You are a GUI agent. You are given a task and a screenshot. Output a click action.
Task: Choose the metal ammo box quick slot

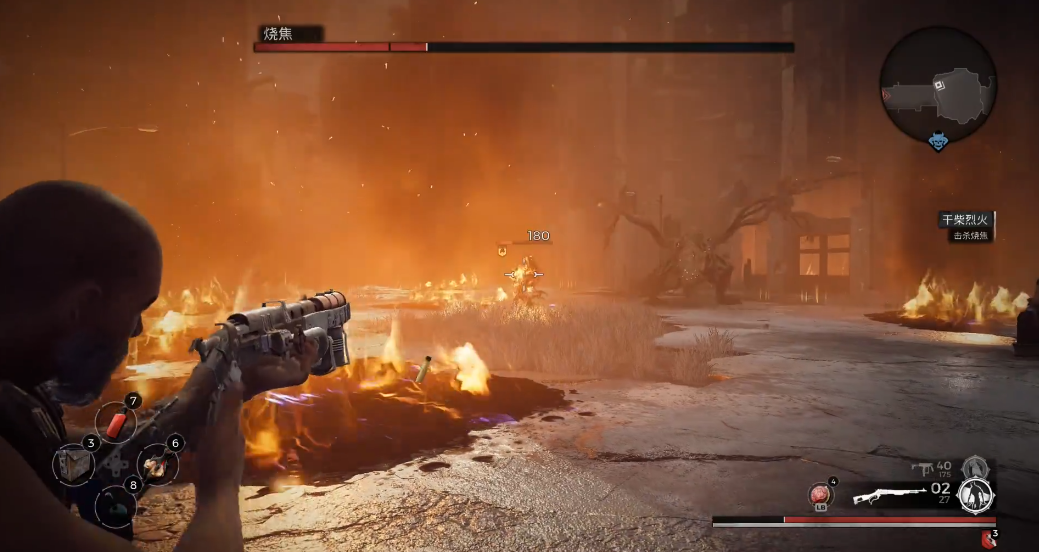[74, 464]
